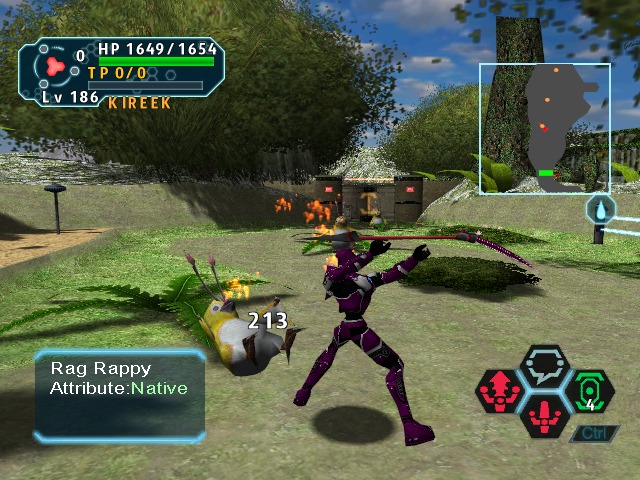The width and height of the screenshot is (640, 480).
Task: Open the chat bubble action hexagon
Action: (547, 366)
